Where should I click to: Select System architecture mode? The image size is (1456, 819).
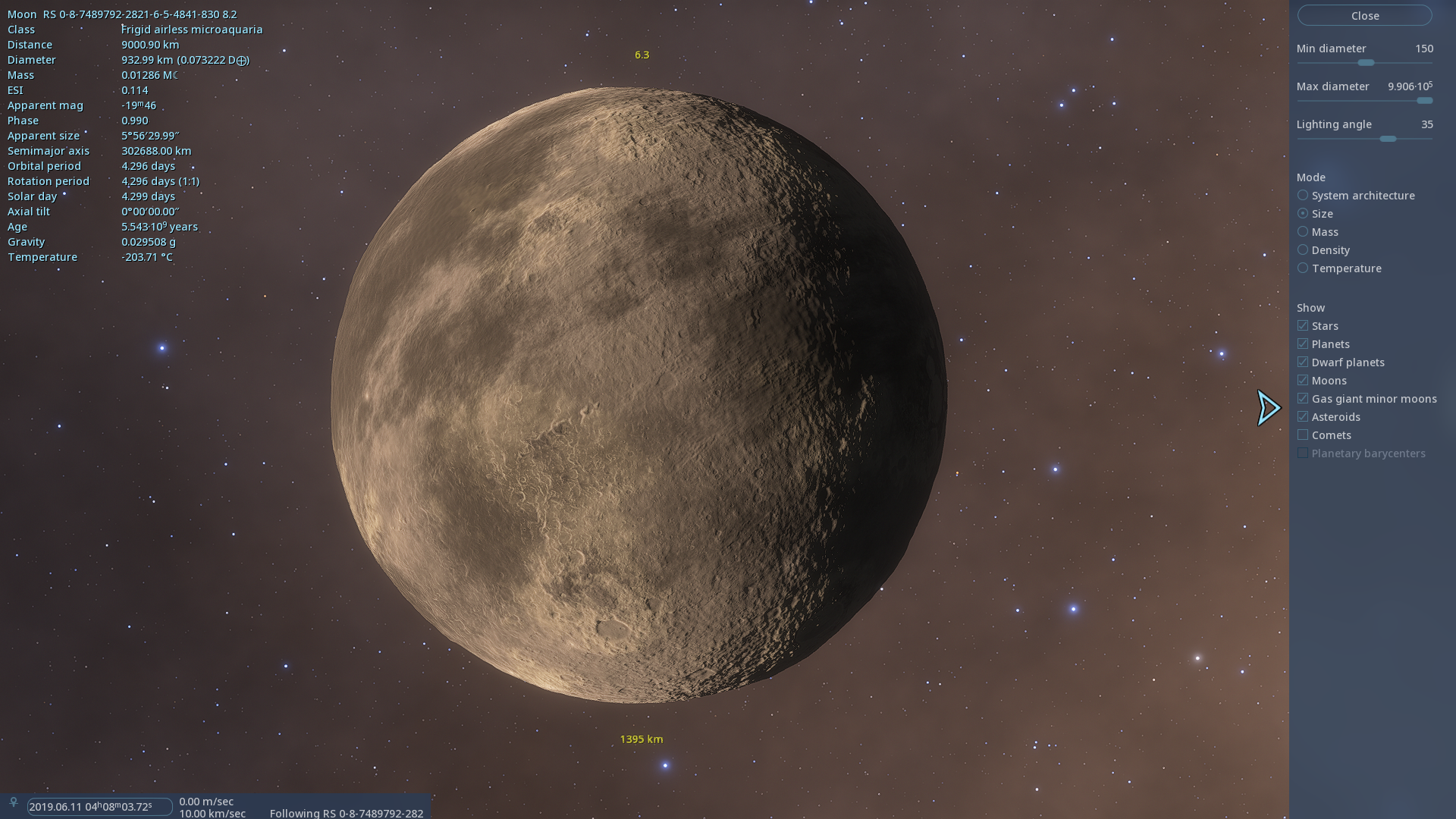[x=1303, y=196]
